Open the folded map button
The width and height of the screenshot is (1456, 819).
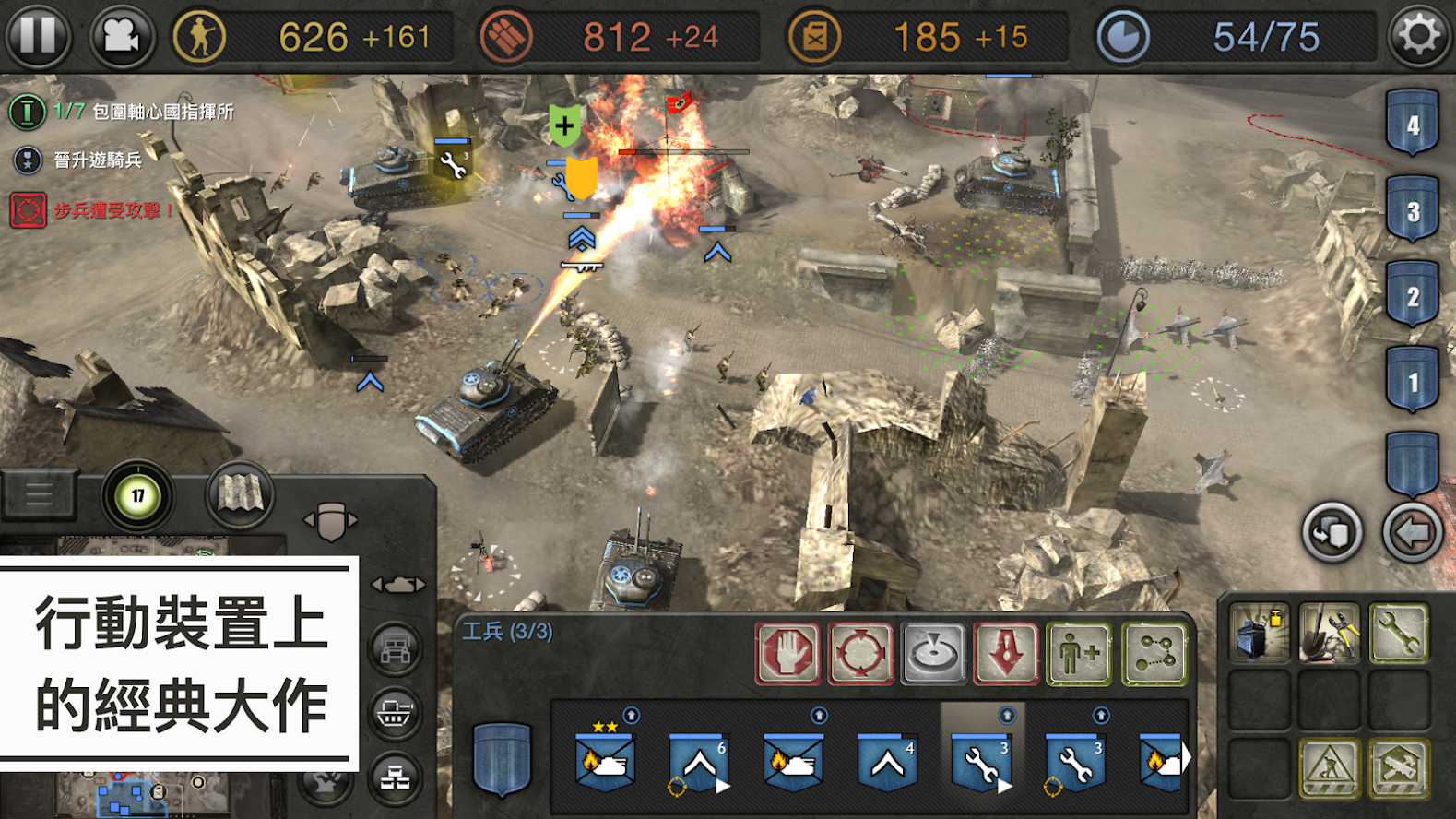point(240,495)
